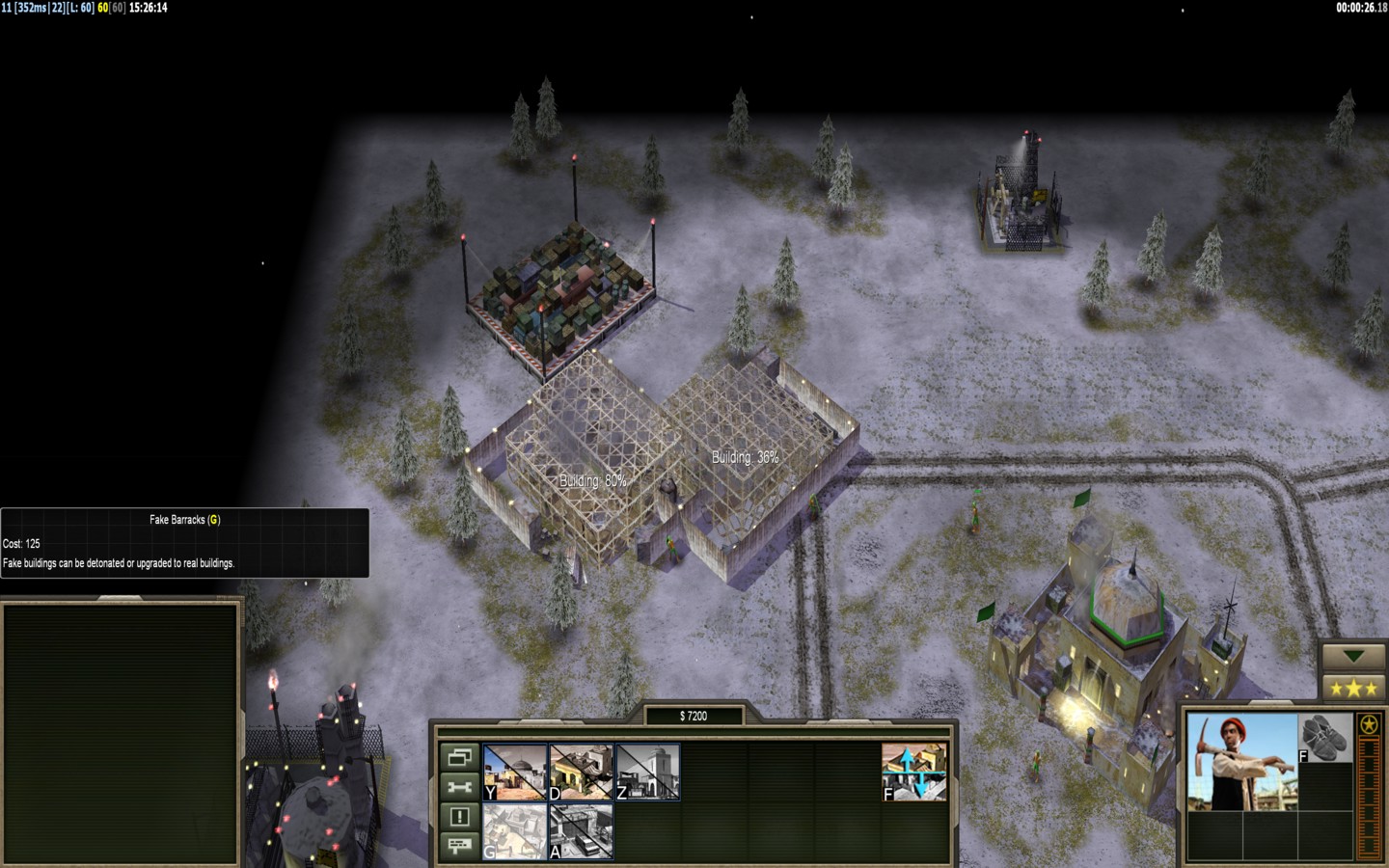1389x868 pixels.
Task: Toggle the blue arrows real/fake buildings switch (F)
Action: [x=913, y=772]
